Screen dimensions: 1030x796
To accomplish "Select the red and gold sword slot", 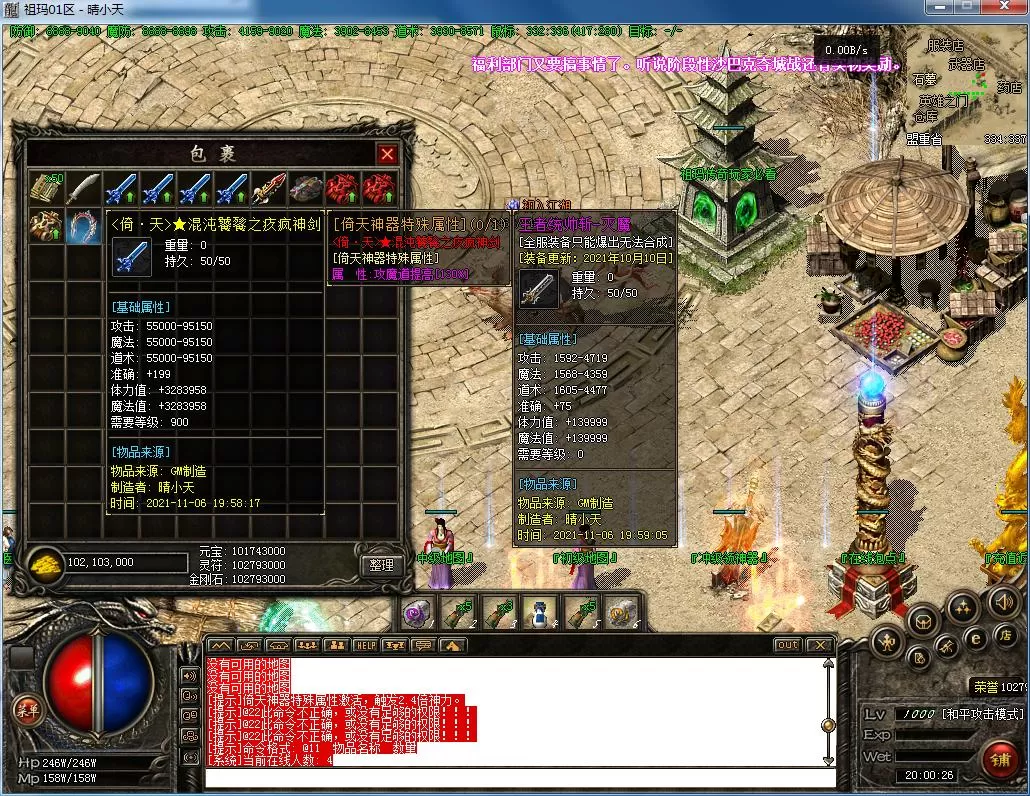I will [268, 187].
